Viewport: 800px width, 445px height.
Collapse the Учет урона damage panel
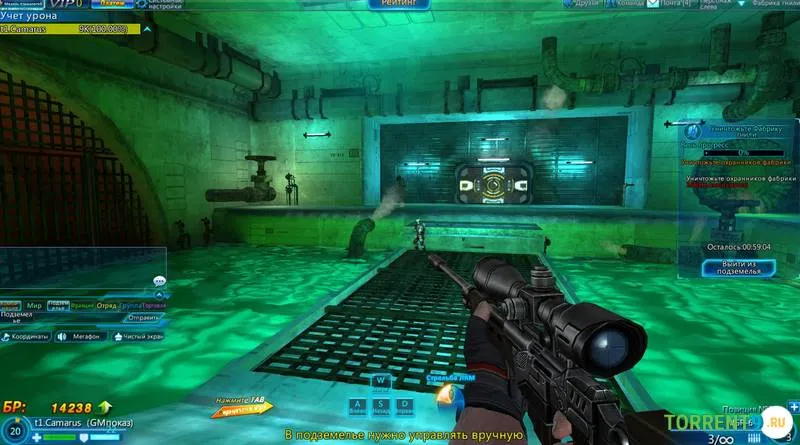click(x=147, y=29)
